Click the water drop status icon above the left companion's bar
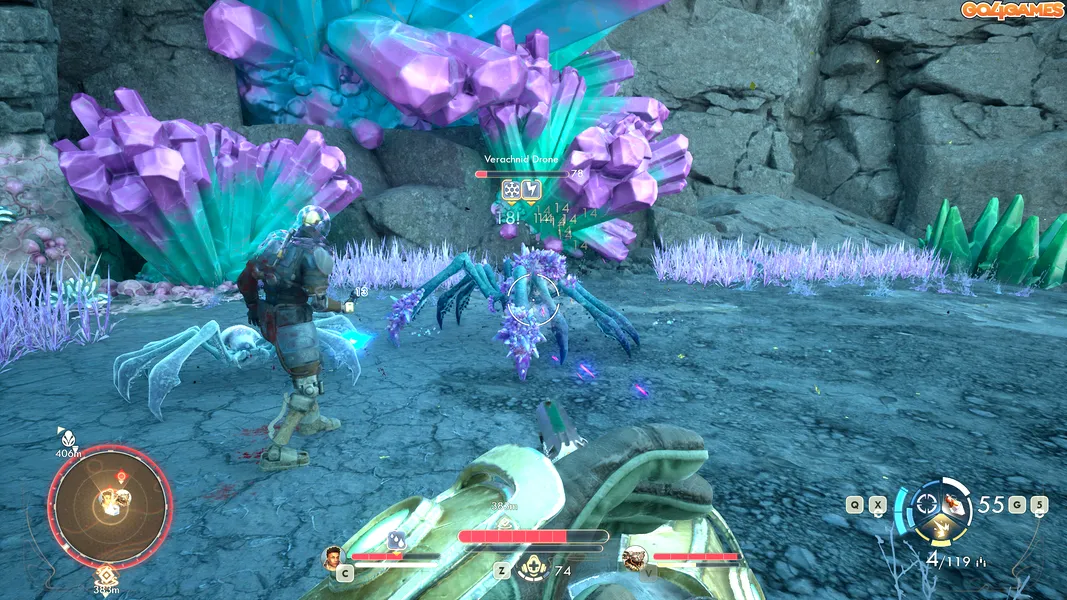This screenshot has width=1067, height=600. [x=396, y=540]
